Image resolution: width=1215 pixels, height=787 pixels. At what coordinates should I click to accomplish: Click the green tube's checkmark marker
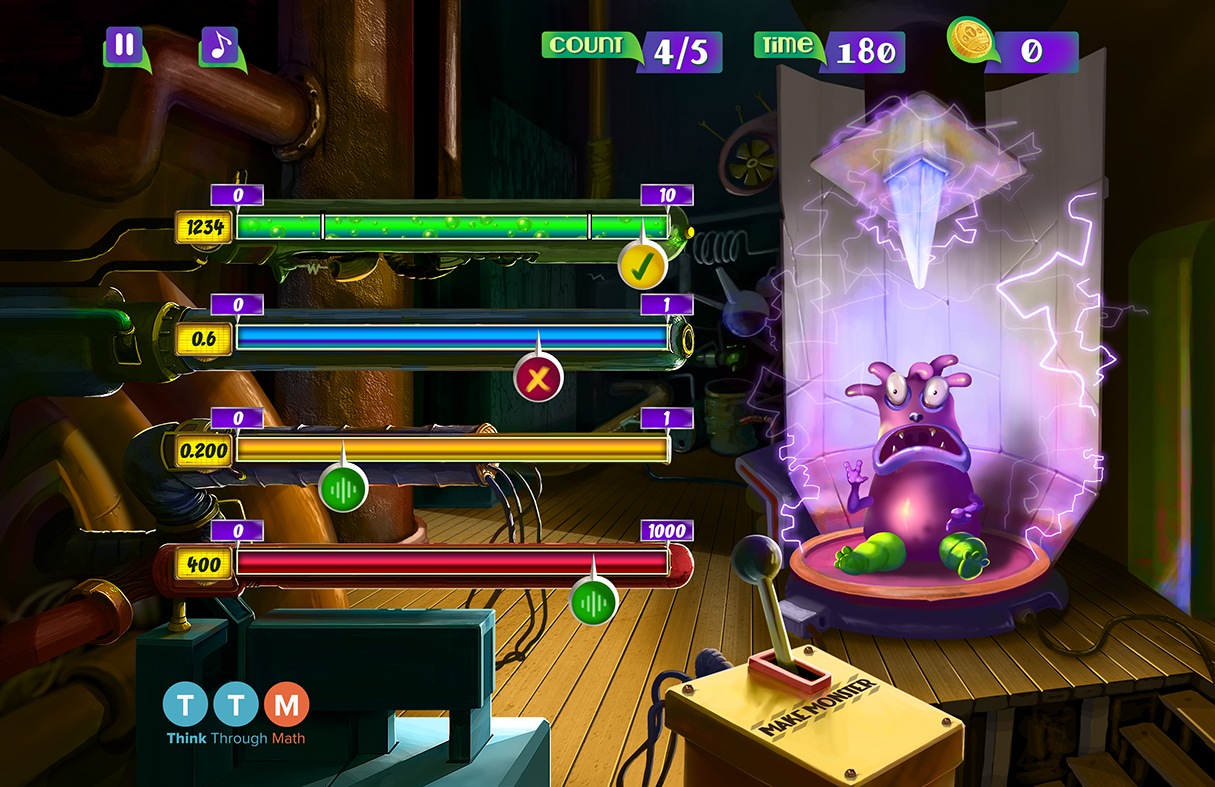point(642,266)
